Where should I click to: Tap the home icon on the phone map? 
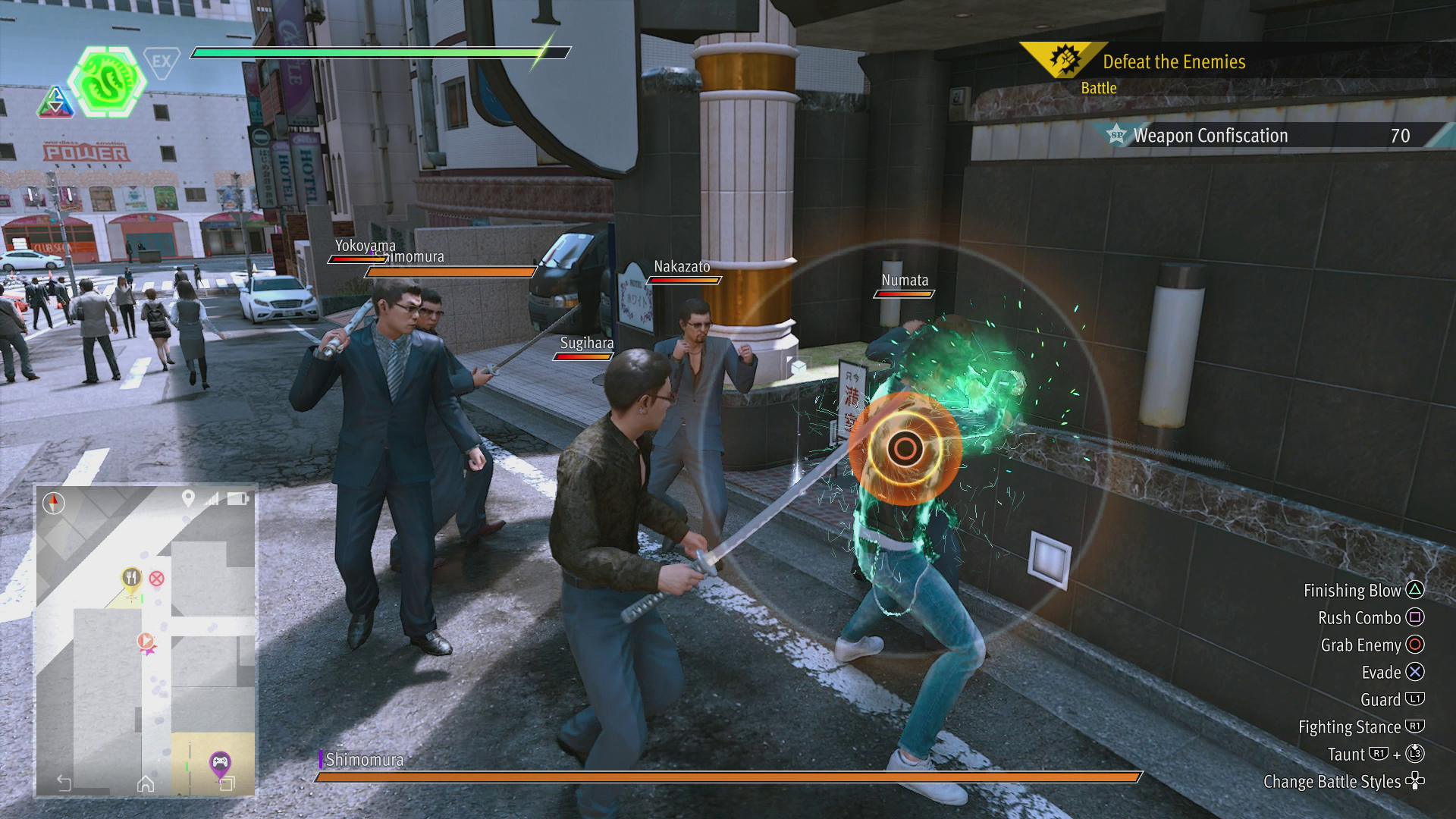(x=146, y=783)
